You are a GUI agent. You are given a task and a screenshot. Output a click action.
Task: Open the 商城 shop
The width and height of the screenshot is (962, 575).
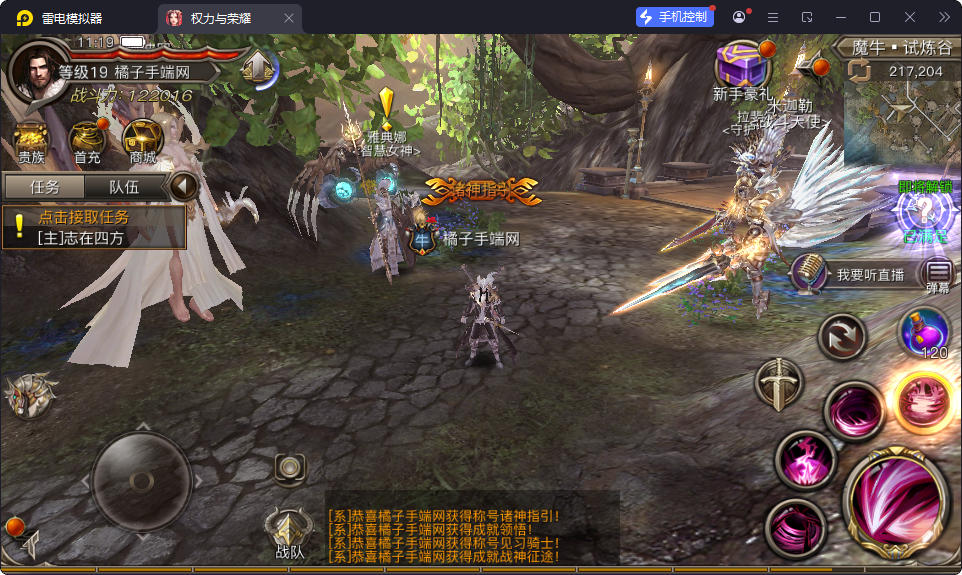click(x=143, y=140)
